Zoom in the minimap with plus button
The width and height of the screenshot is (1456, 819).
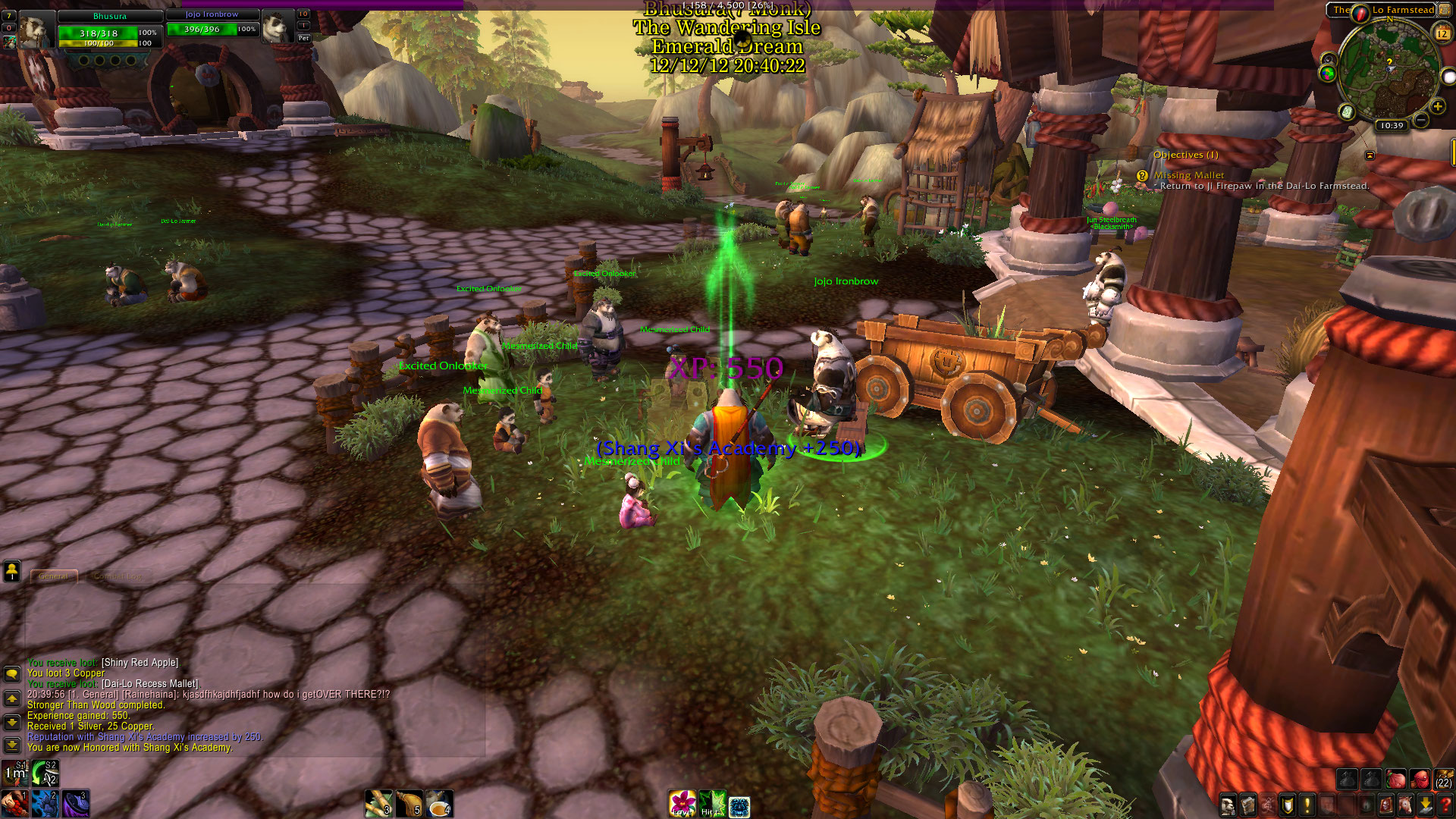click(x=1437, y=107)
